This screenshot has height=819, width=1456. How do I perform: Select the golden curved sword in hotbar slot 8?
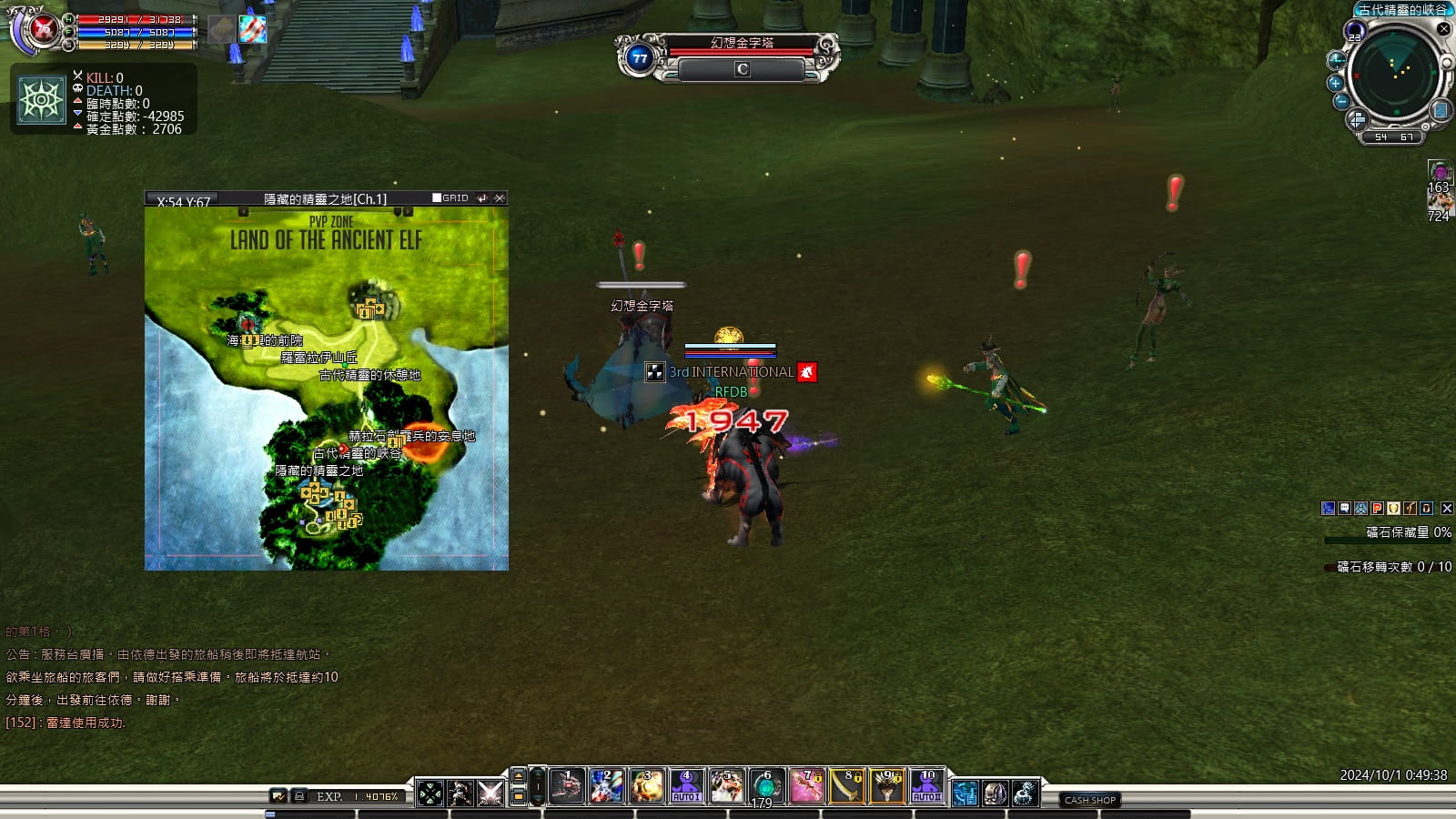846,786
